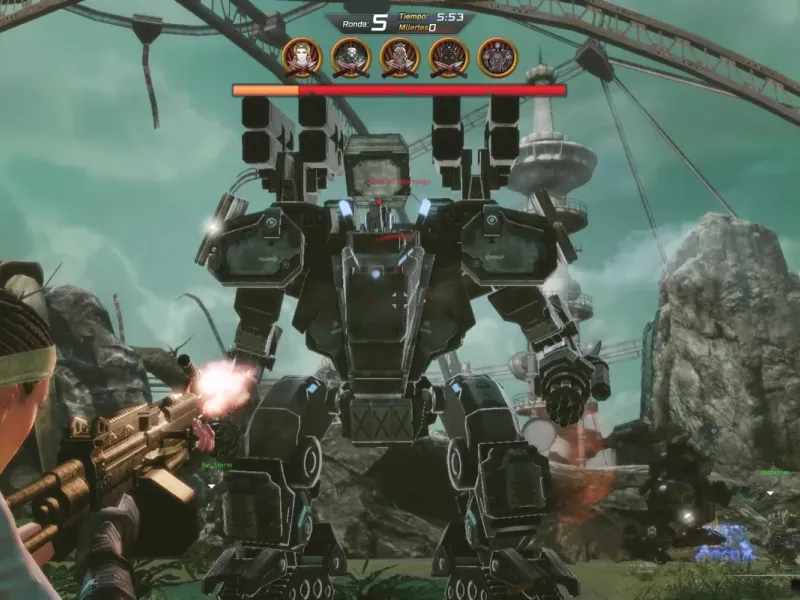Select the mech portrait without crossed blades

[496, 57]
